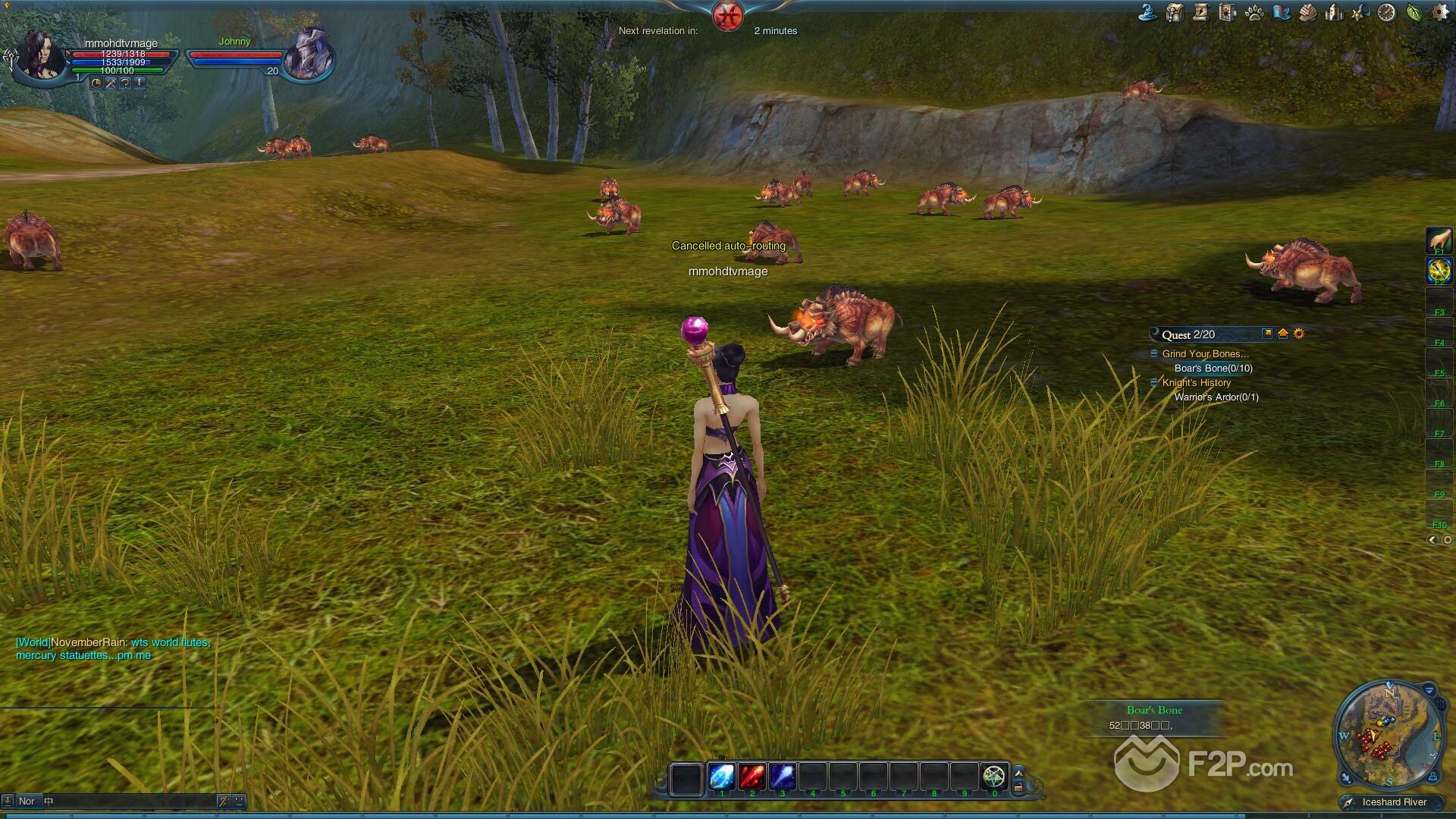The height and width of the screenshot is (819, 1456).
Task: Open the clock events icon
Action: coord(1386,13)
